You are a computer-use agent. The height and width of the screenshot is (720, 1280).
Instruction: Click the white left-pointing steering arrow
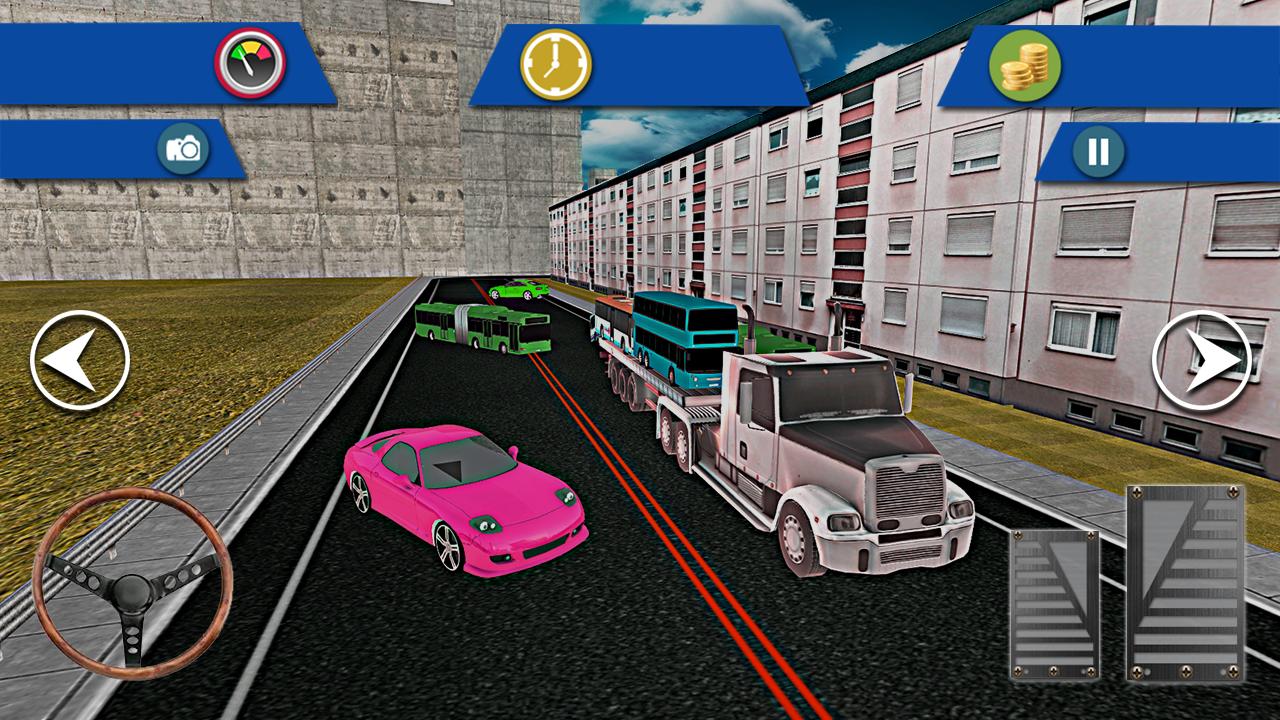point(78,358)
